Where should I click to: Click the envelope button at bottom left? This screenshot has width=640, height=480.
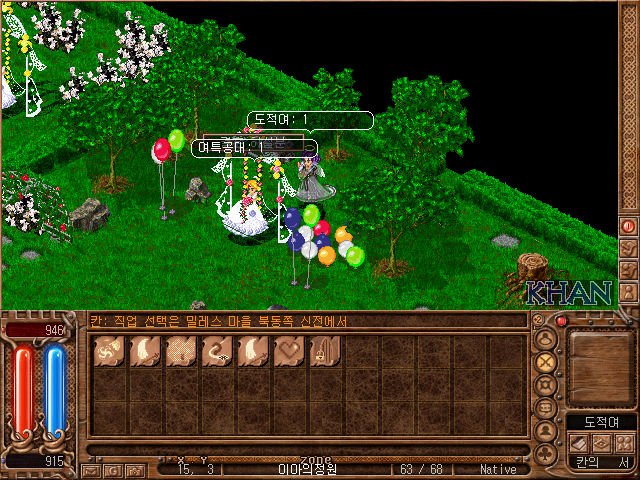coord(93,469)
